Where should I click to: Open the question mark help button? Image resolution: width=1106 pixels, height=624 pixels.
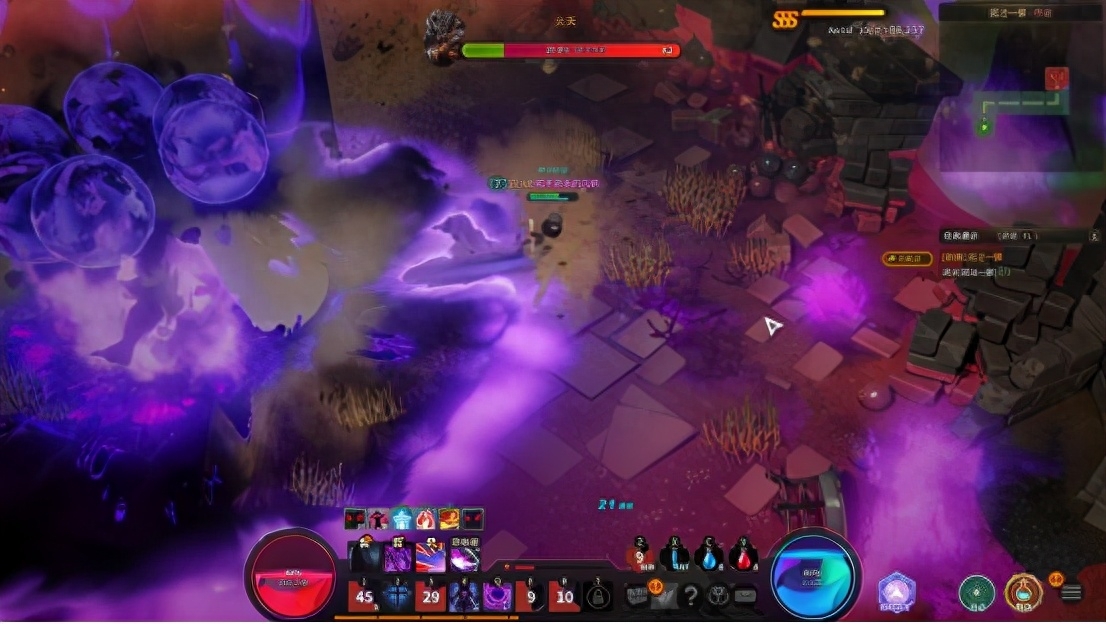tap(690, 596)
